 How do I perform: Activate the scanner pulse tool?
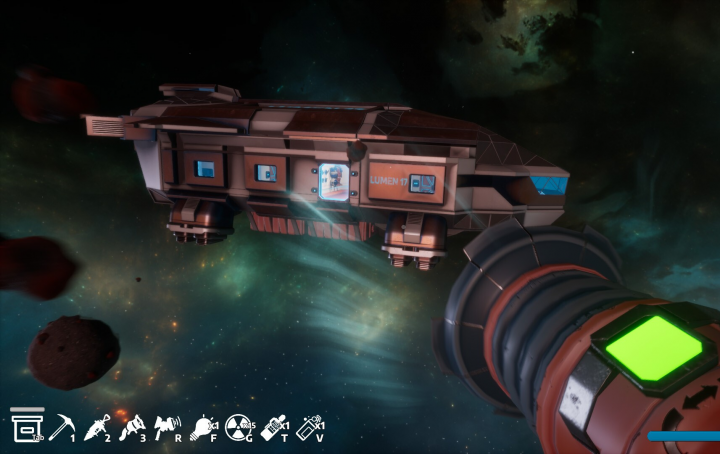(x=166, y=428)
